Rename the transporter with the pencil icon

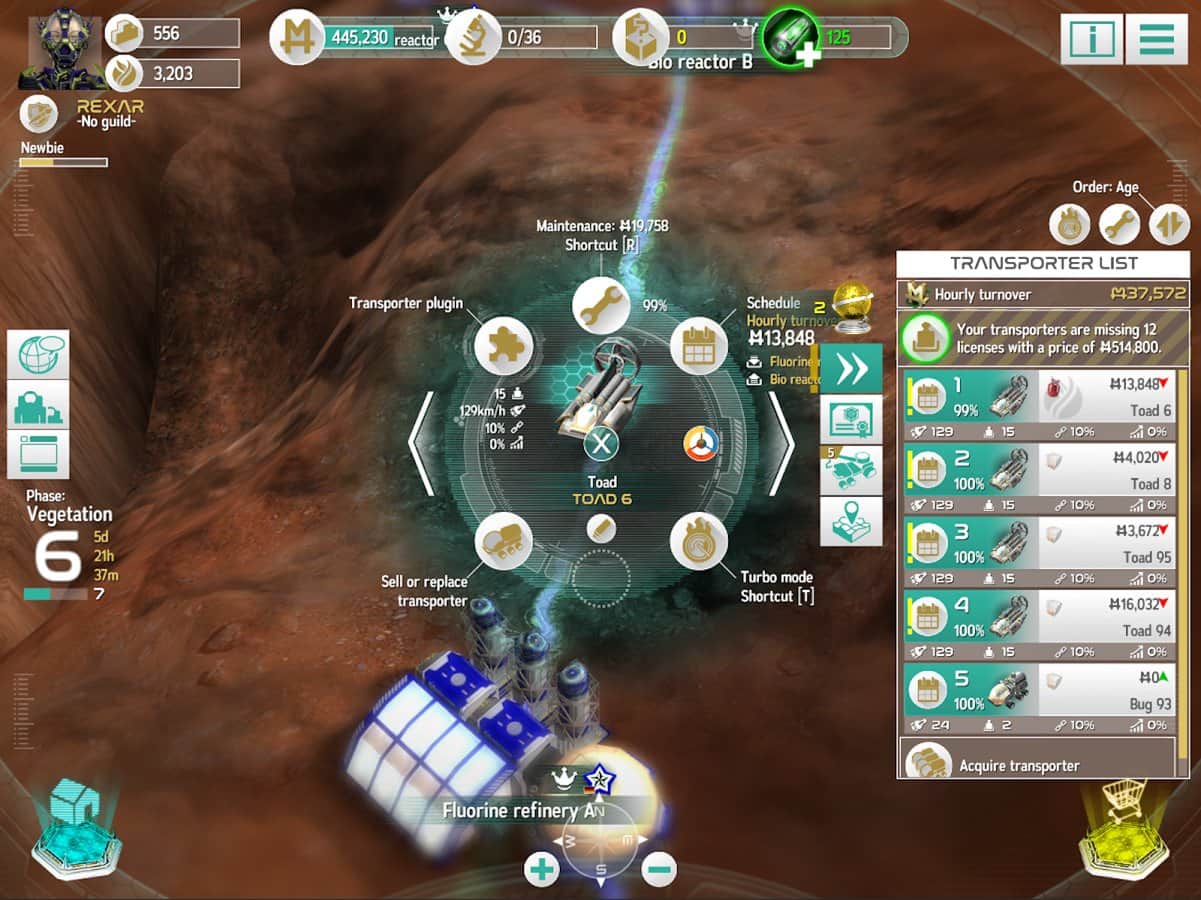coord(601,527)
